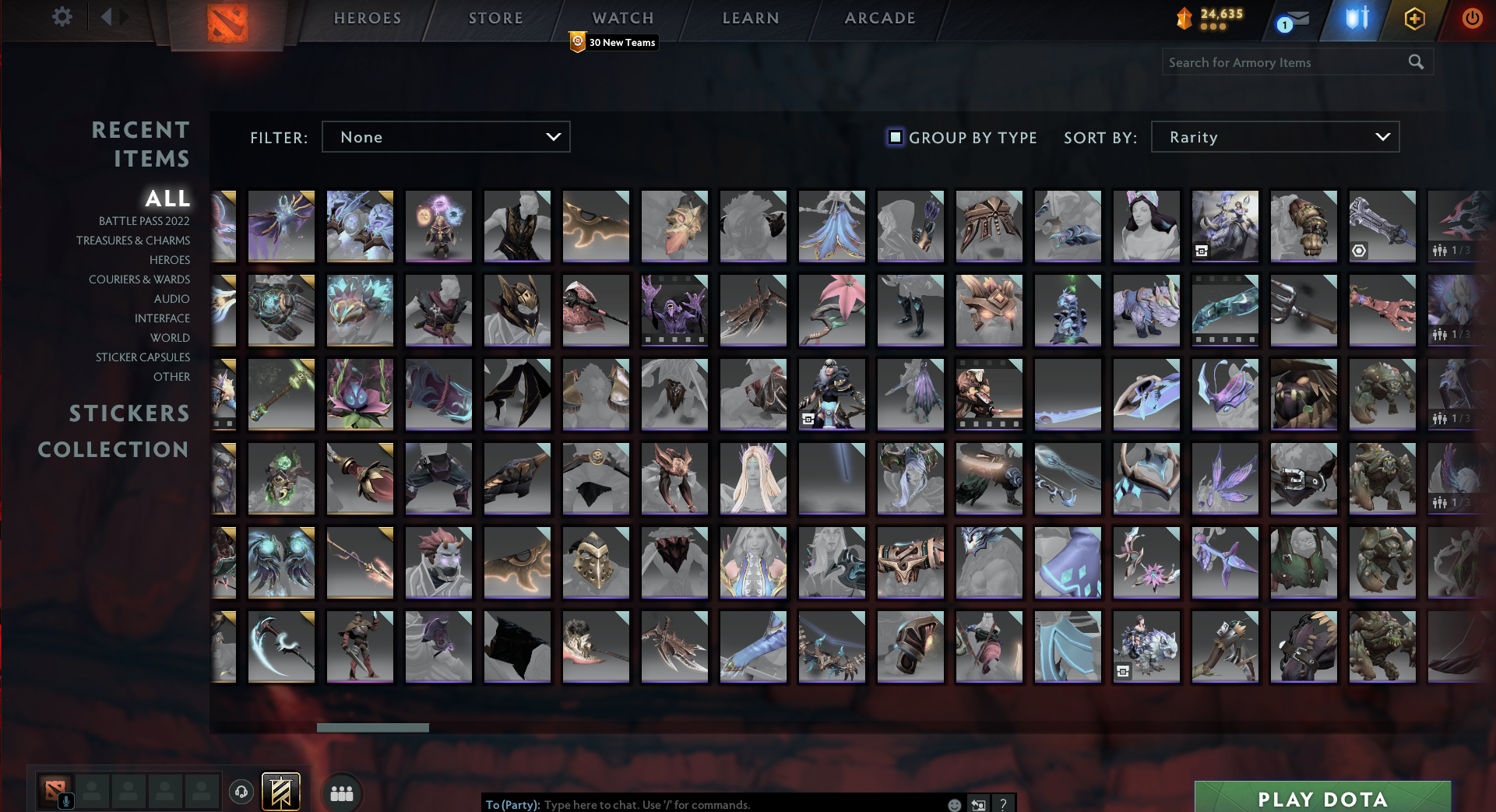Toggle GROUP BY TYPE checkbox
The width and height of the screenshot is (1496, 812).
click(x=894, y=137)
